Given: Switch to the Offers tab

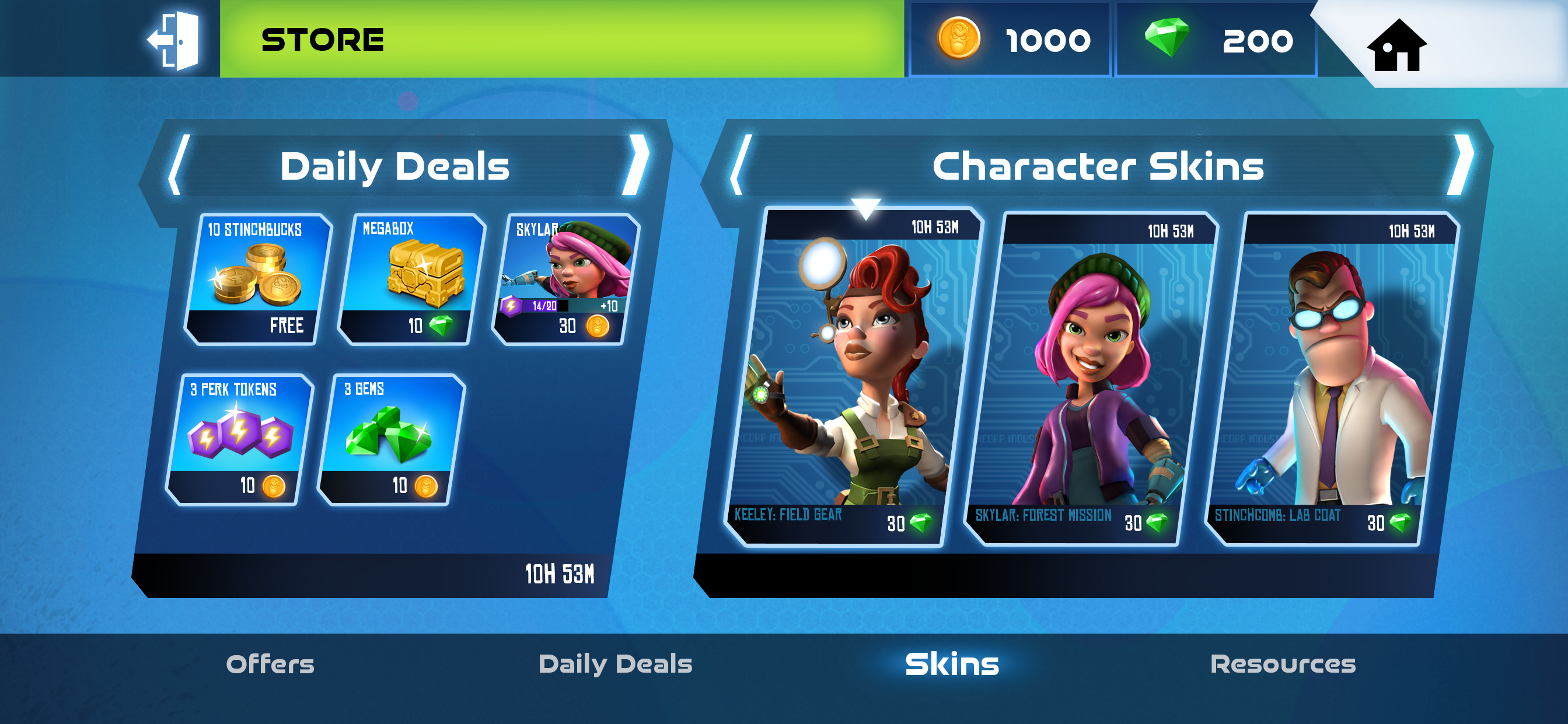Looking at the screenshot, I should coord(270,664).
